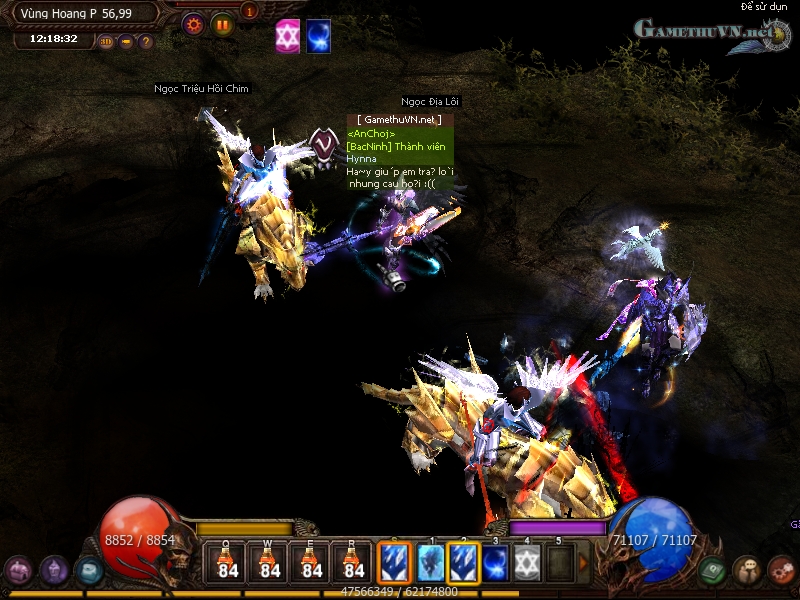Open settings with the orange gear button
The image size is (800, 600).
(193, 24)
